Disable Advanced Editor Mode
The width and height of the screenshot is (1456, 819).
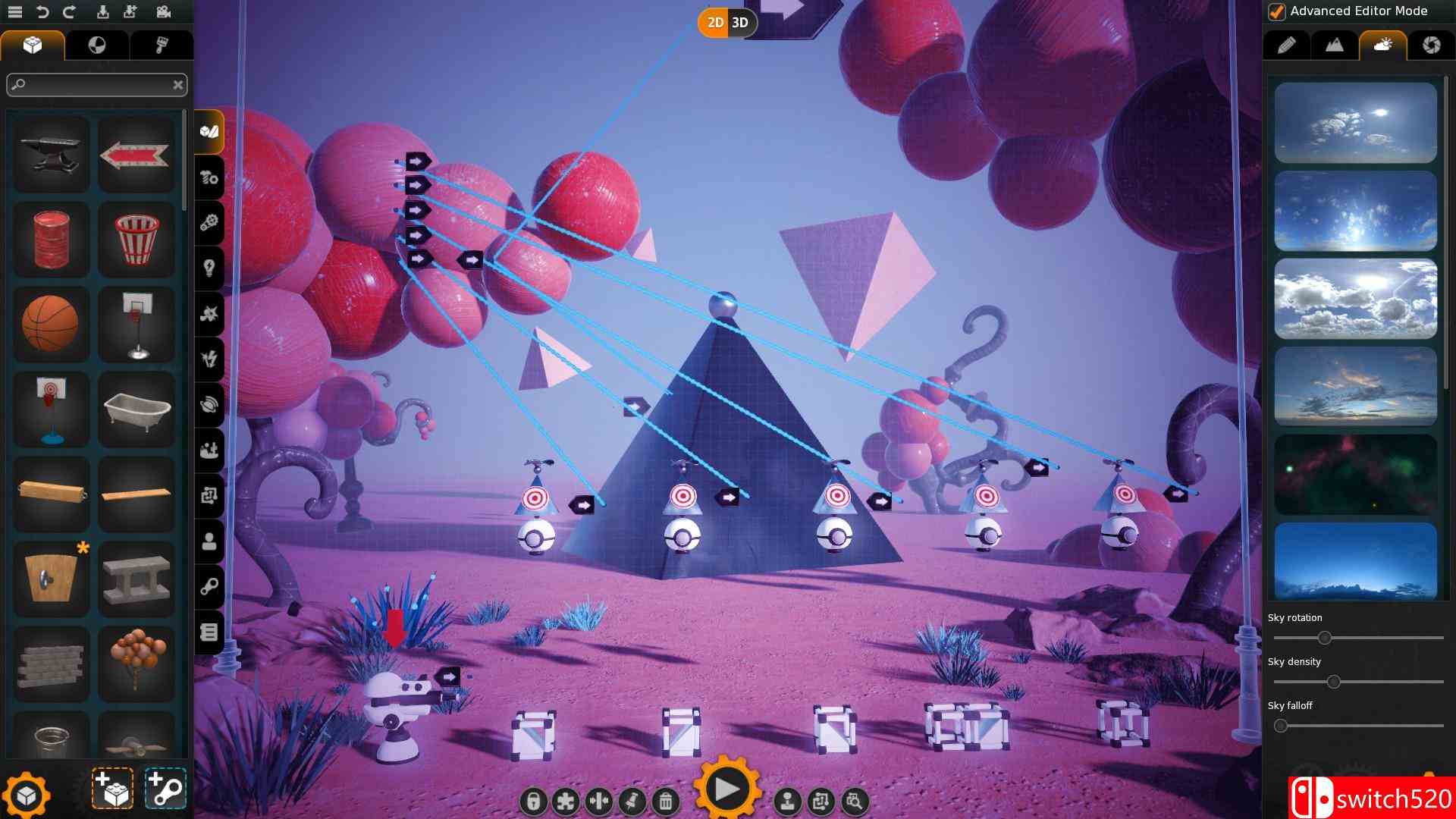coord(1277,11)
